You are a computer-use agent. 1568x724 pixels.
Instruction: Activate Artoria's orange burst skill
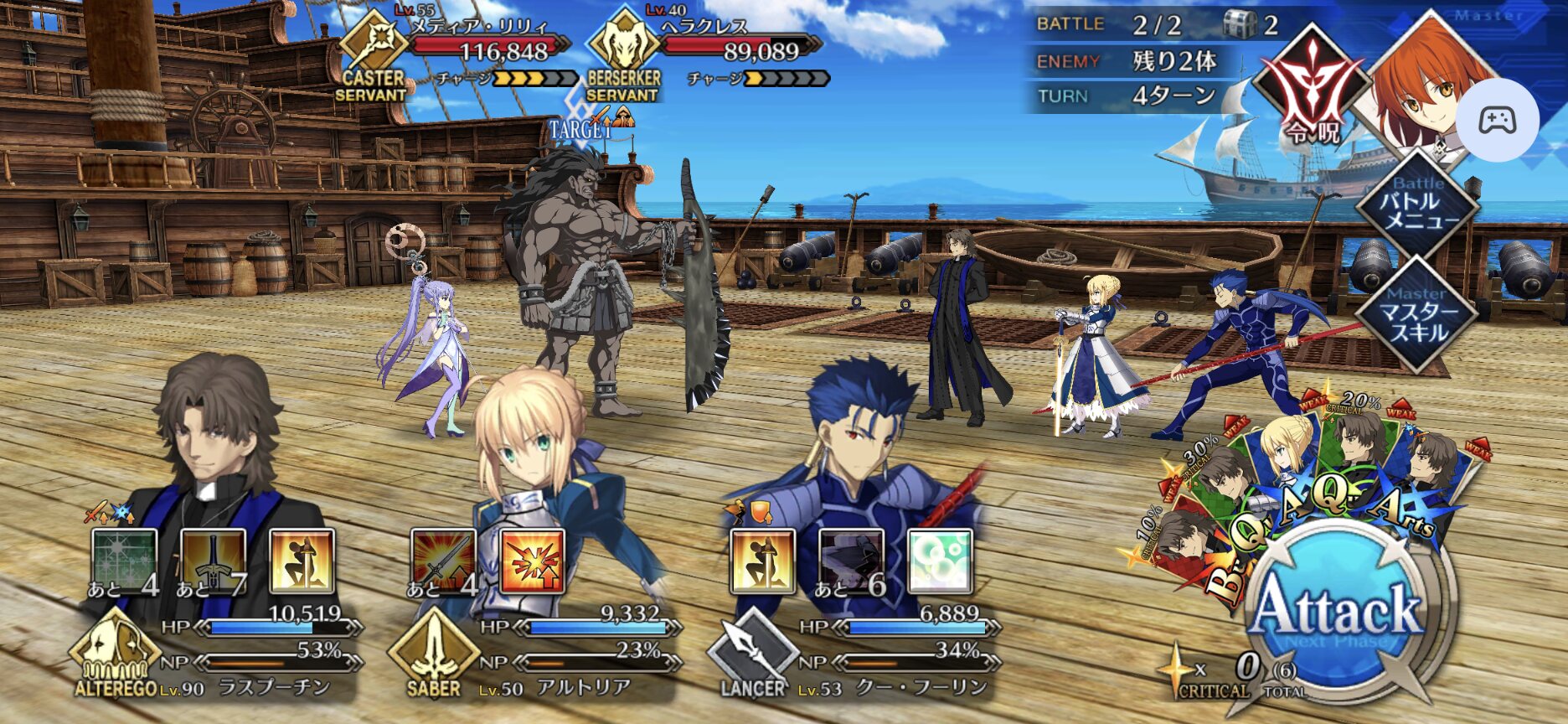click(x=532, y=561)
